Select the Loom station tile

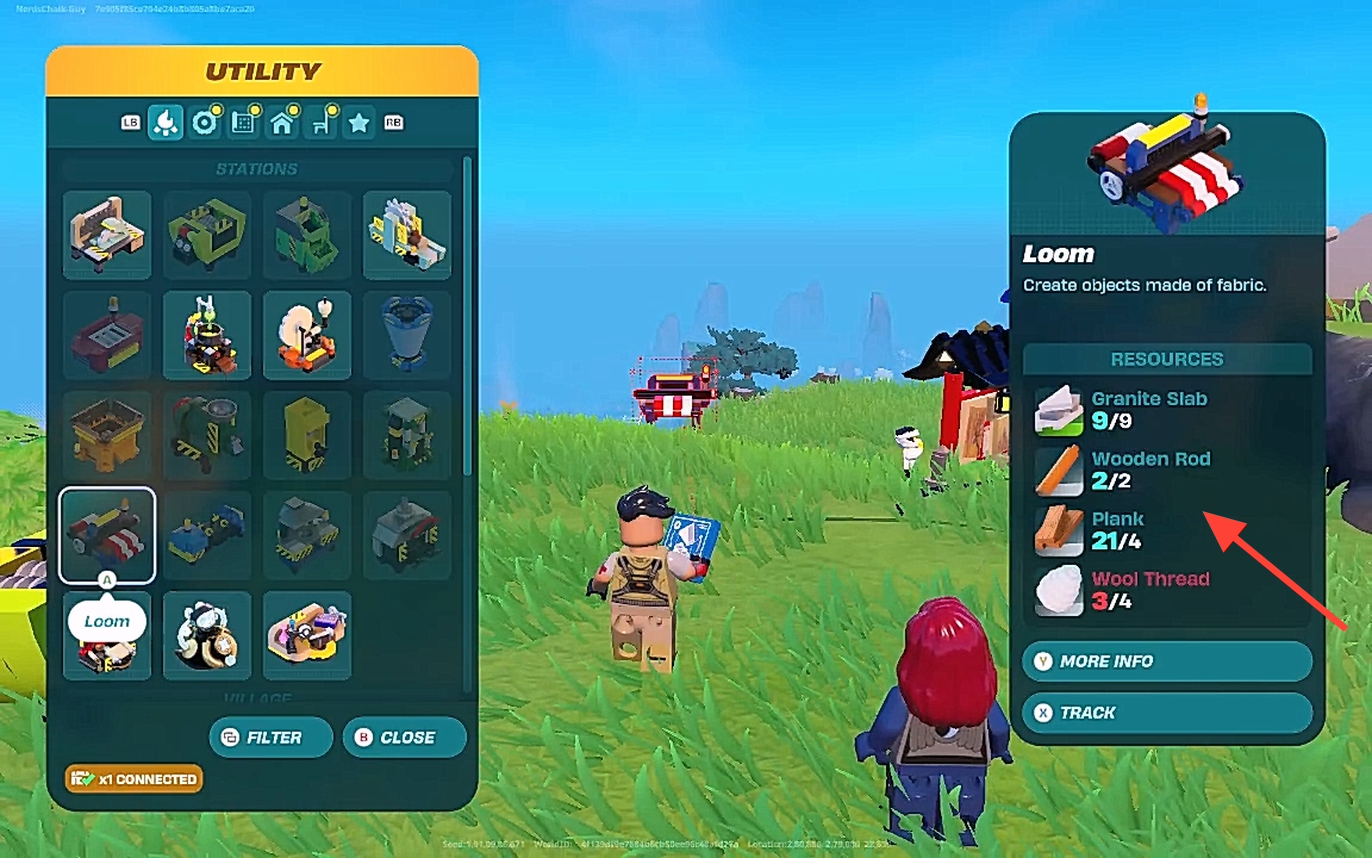[x=107, y=535]
